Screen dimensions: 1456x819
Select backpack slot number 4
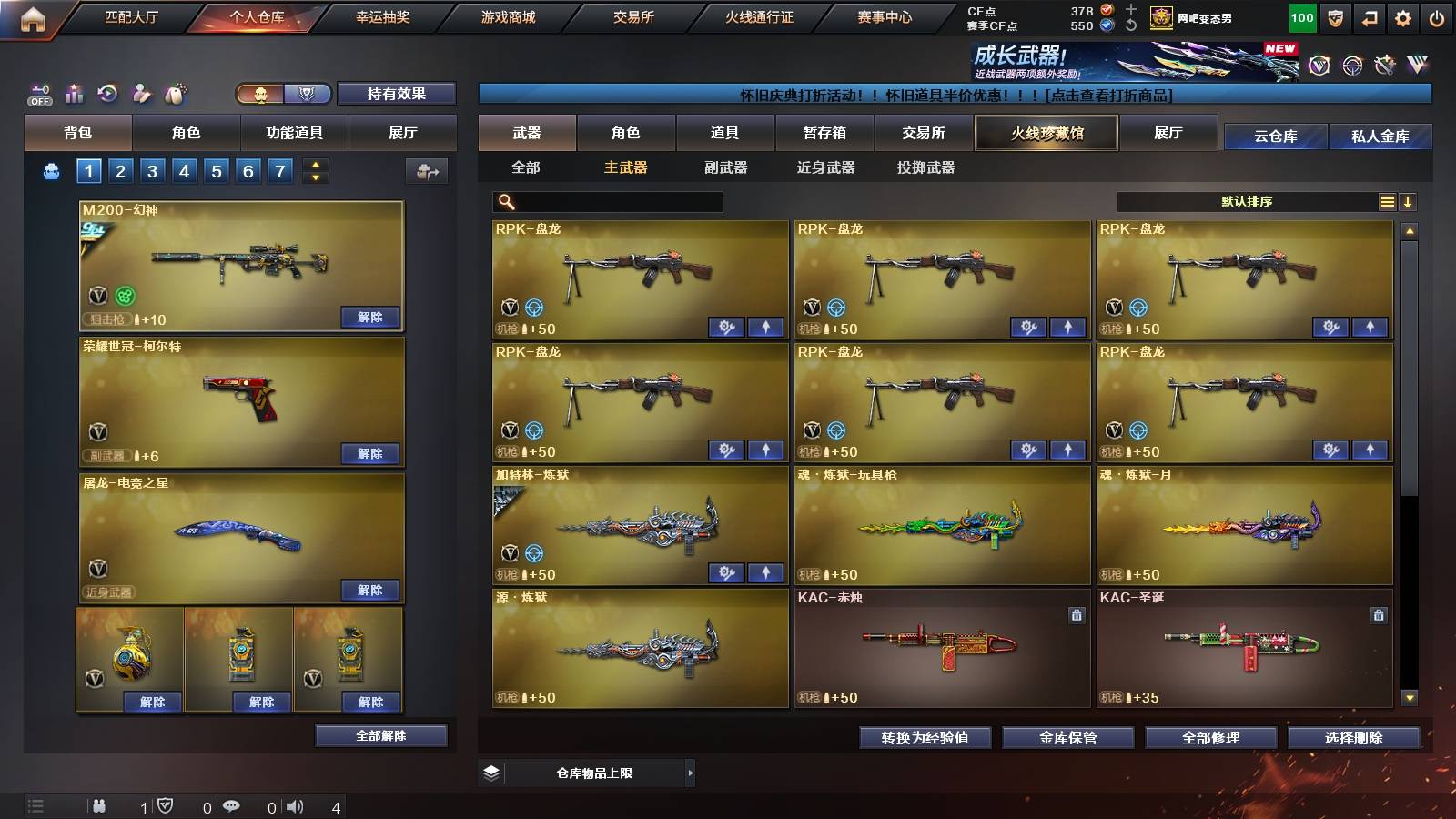[187, 169]
